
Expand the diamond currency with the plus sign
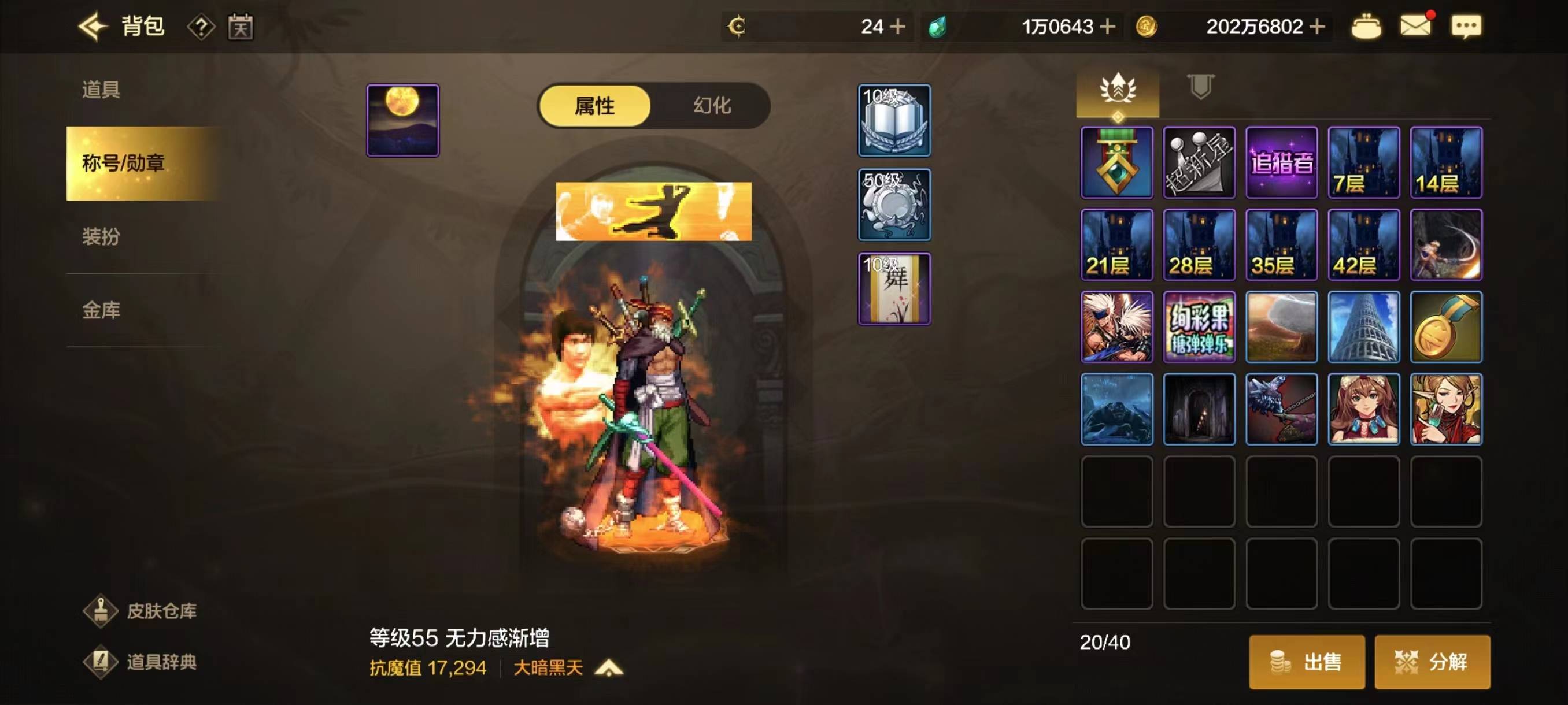click(1109, 26)
